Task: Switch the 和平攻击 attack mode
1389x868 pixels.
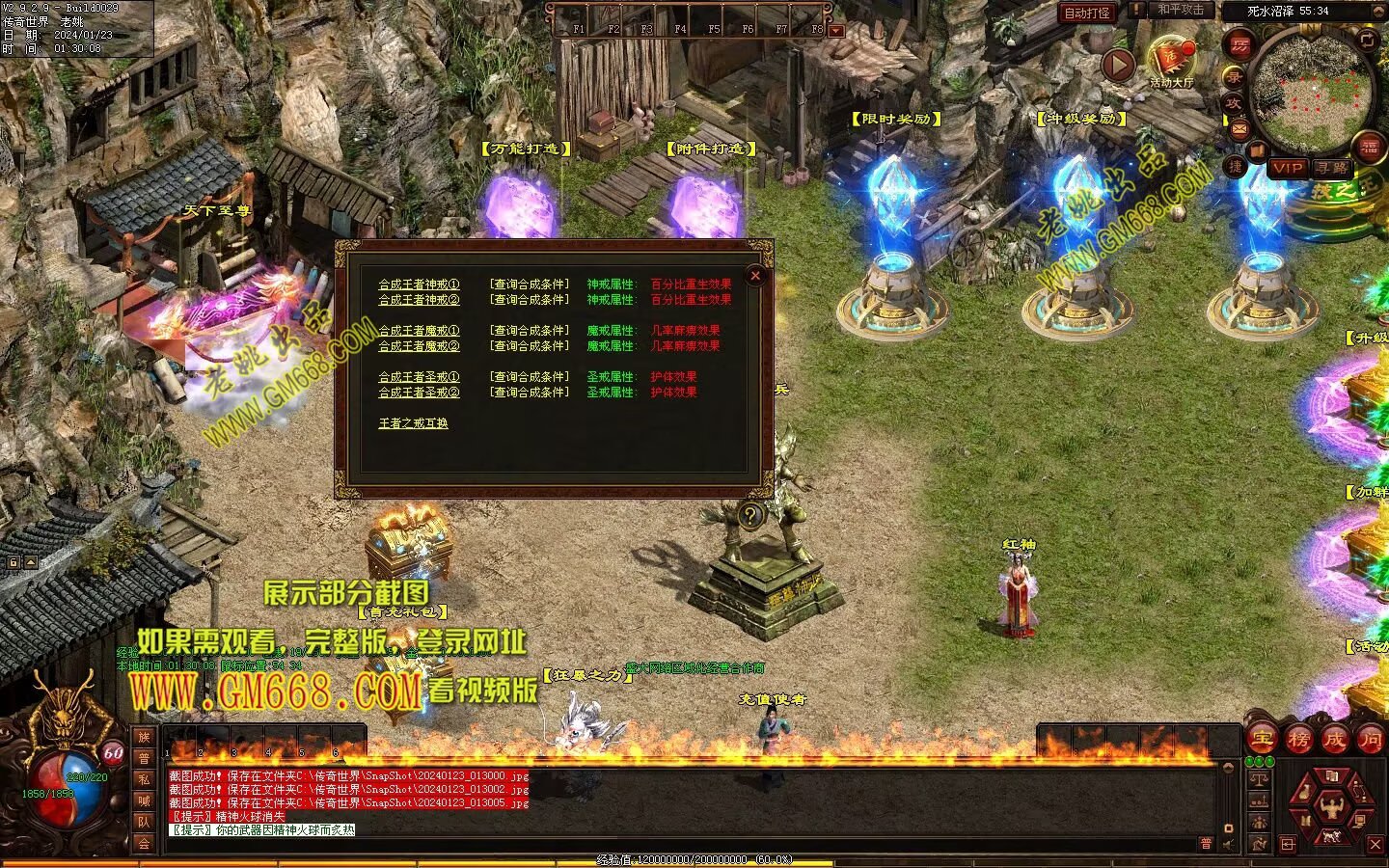Action: (1181, 10)
